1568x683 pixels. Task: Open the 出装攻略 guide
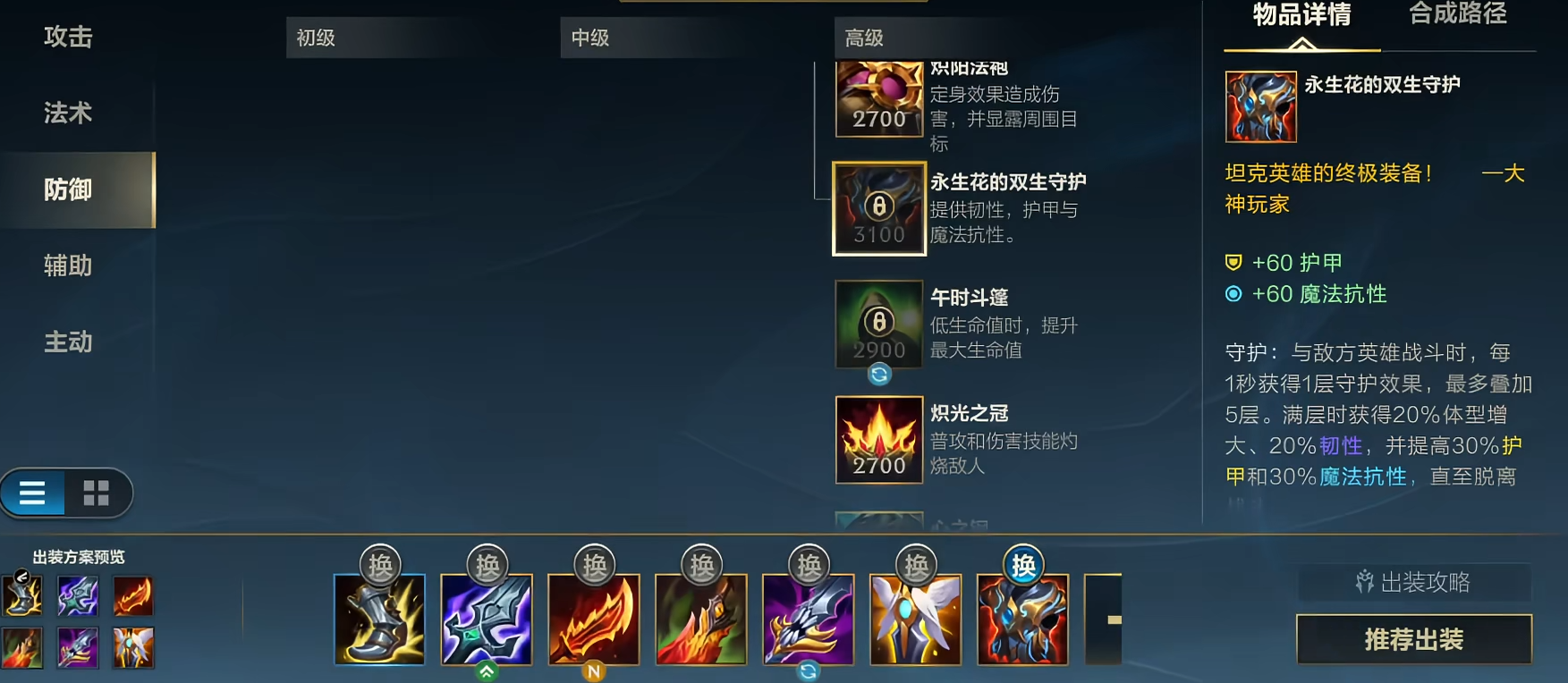tap(1413, 583)
